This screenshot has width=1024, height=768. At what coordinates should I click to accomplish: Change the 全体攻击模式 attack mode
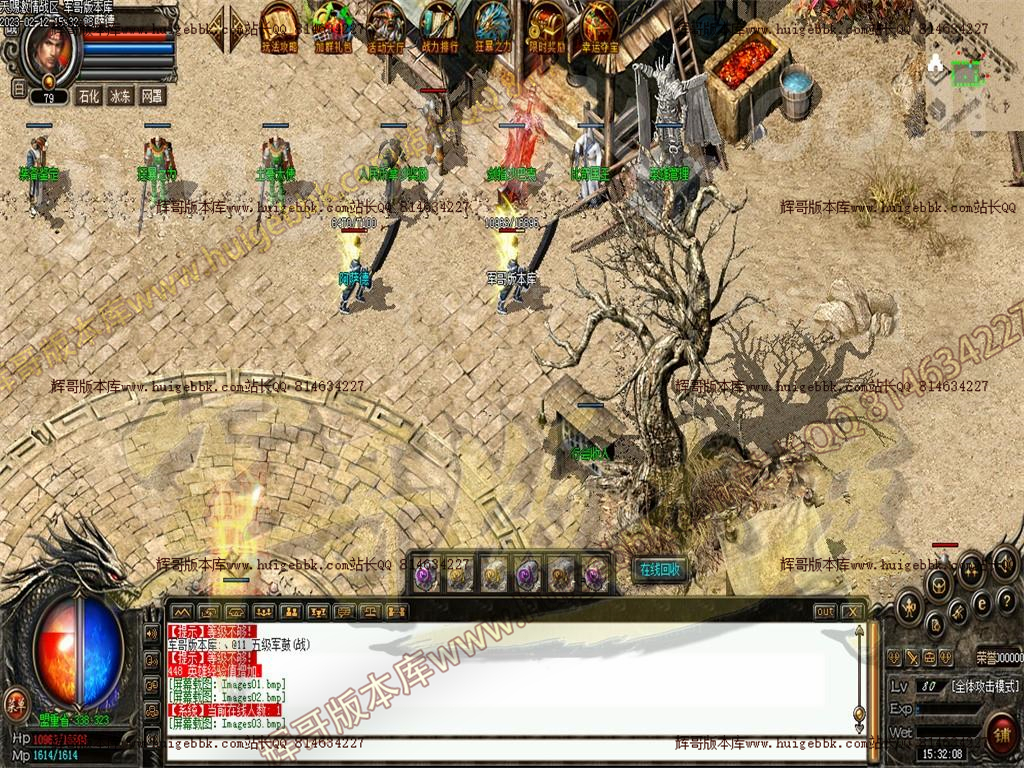pos(984,686)
